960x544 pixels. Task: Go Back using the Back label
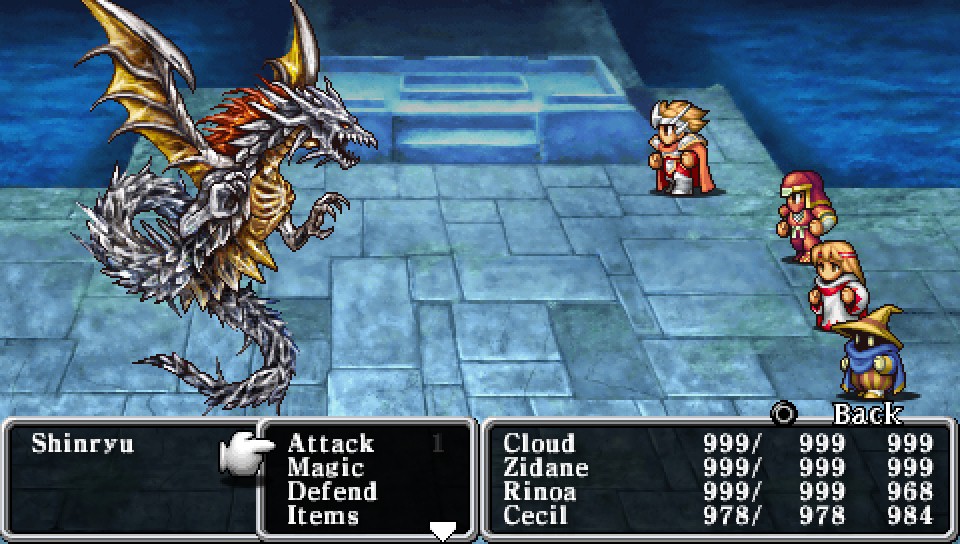[866, 413]
